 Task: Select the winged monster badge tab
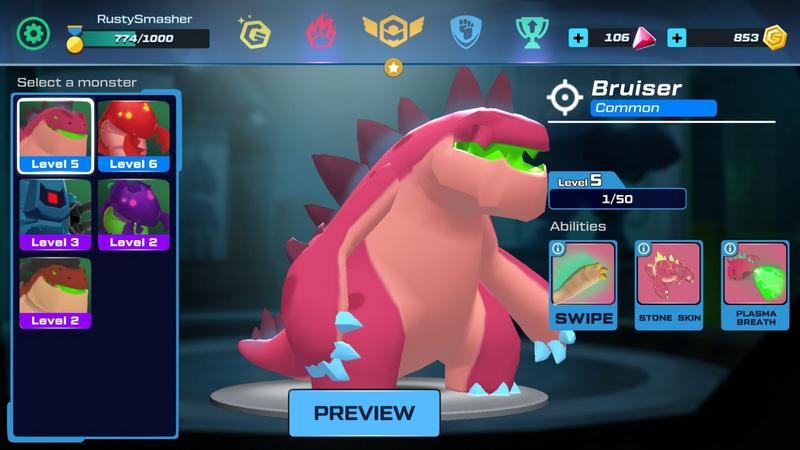tap(393, 34)
